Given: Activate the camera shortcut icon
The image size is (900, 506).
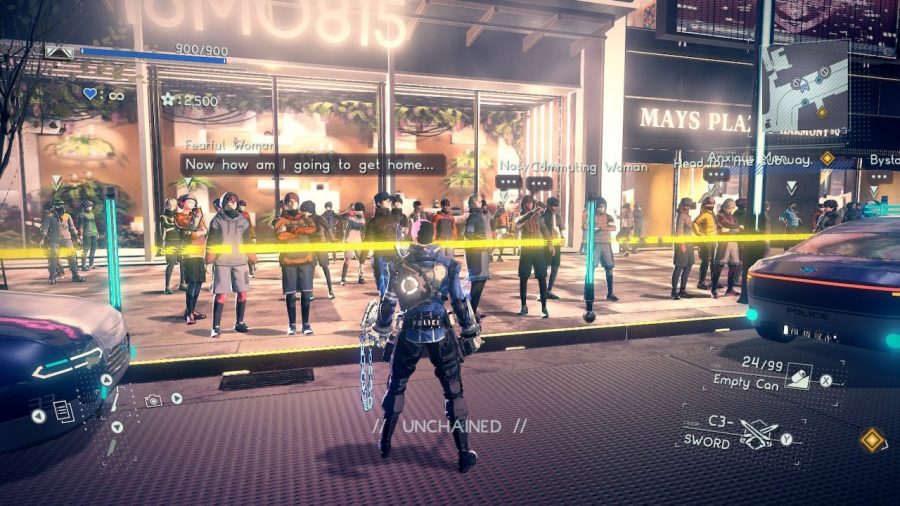Looking at the screenshot, I should tap(153, 400).
